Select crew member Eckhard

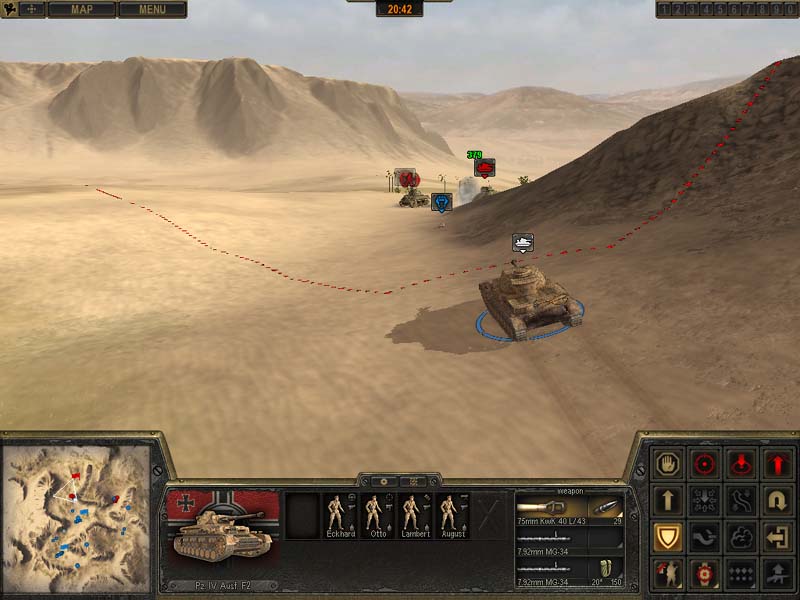(x=340, y=514)
